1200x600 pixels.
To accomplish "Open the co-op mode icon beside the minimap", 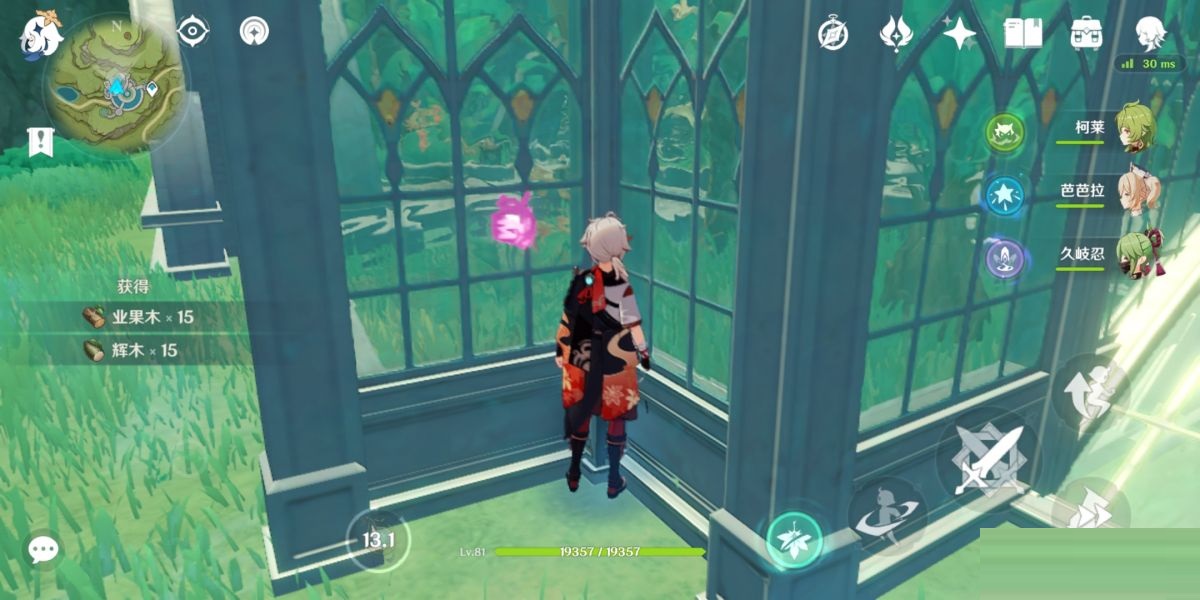I will coord(254,32).
